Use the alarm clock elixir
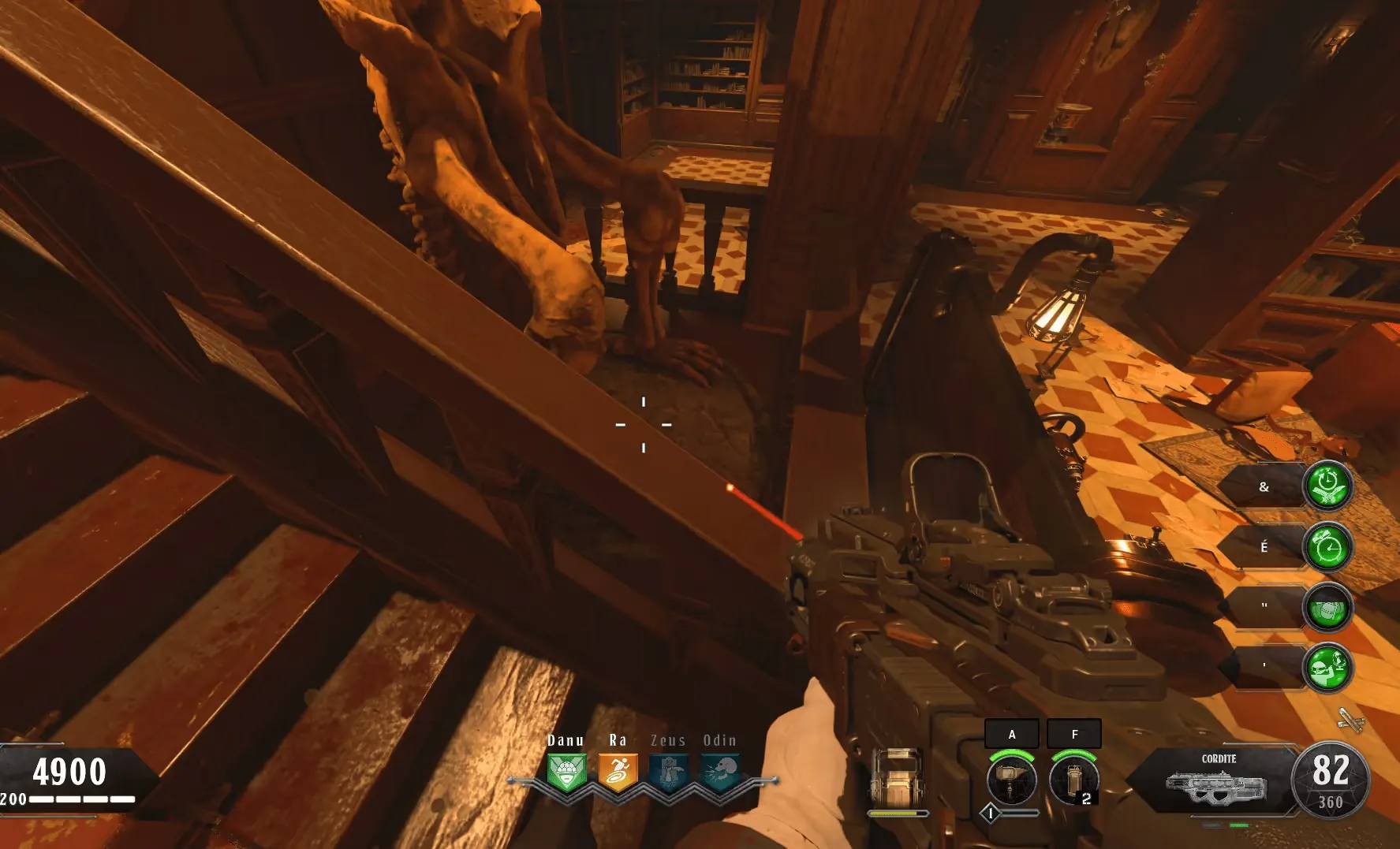The height and width of the screenshot is (849, 1400). [1328, 546]
